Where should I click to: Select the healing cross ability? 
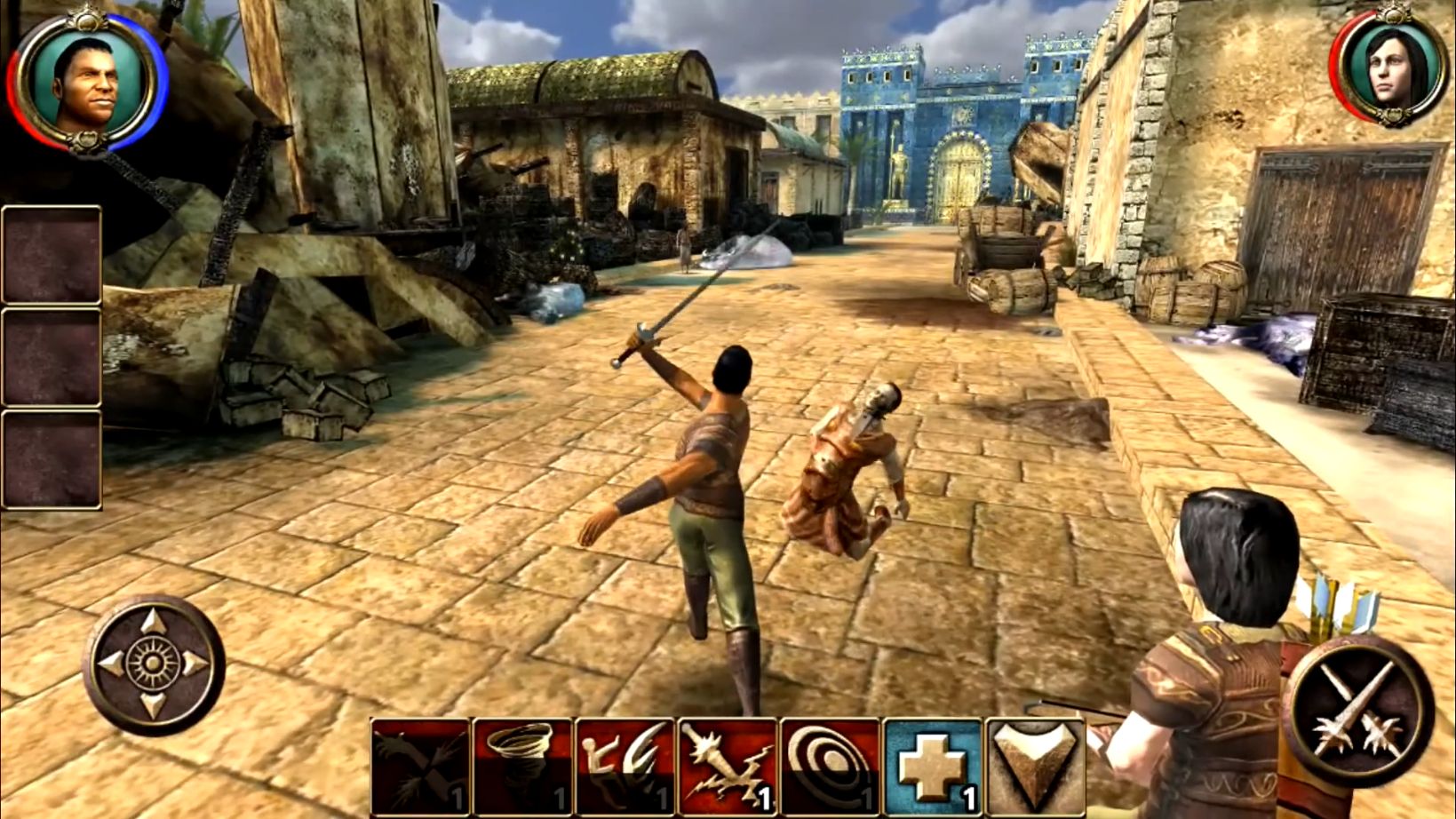click(932, 767)
